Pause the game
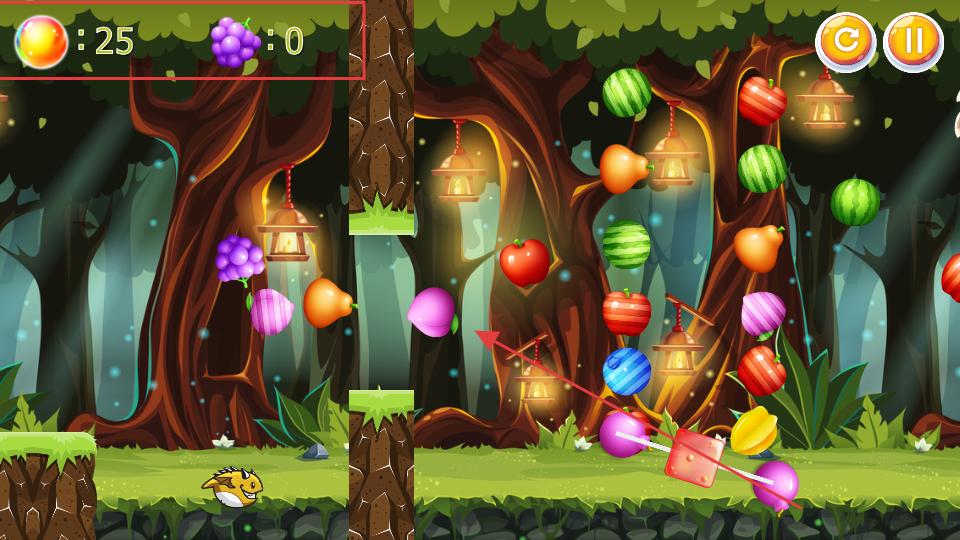The height and width of the screenshot is (540, 960). pos(913,41)
